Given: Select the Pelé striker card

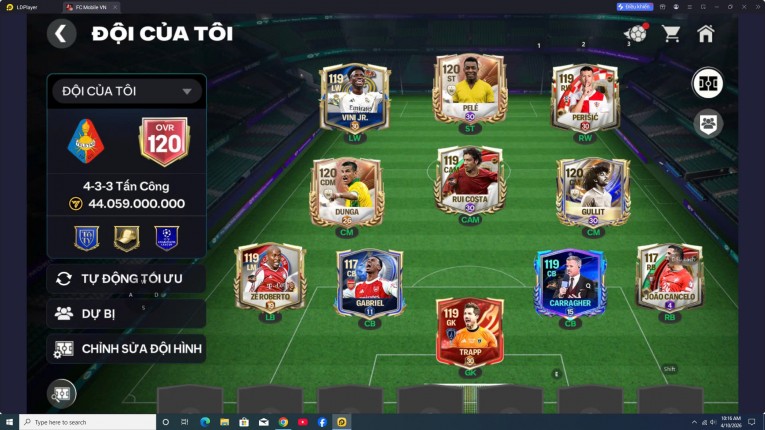Looking at the screenshot, I should point(469,90).
